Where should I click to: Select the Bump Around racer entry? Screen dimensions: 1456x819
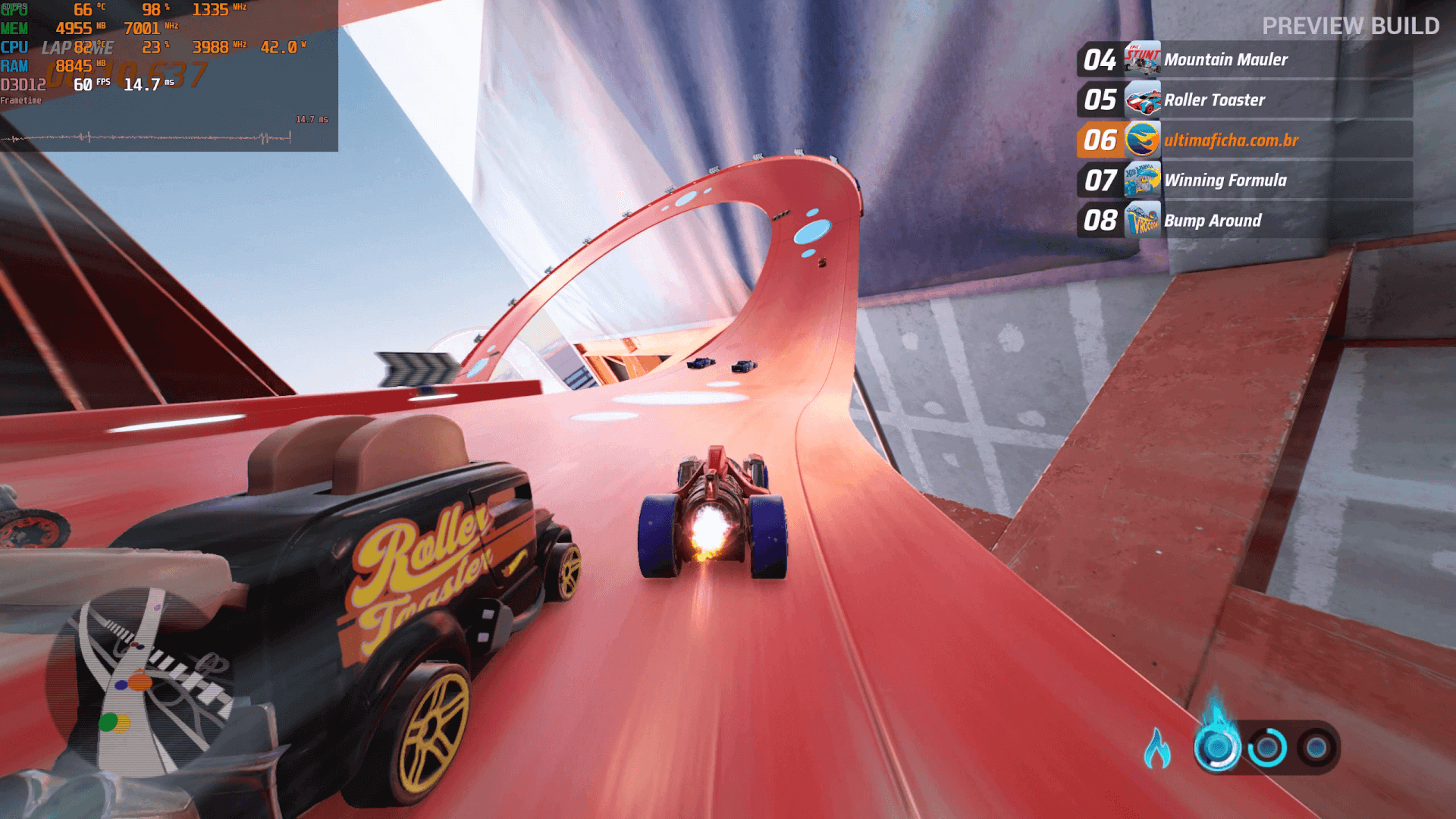[1244, 221]
